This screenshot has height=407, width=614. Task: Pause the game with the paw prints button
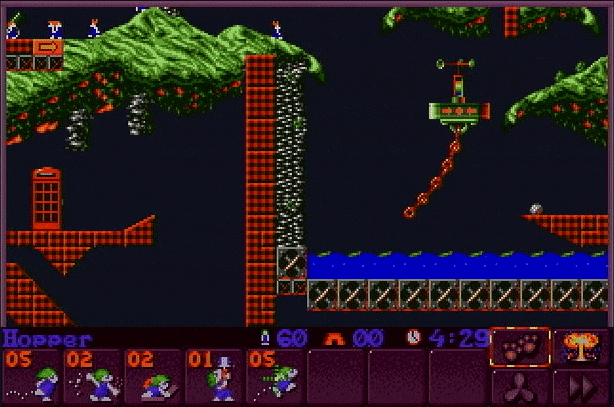click(520, 347)
